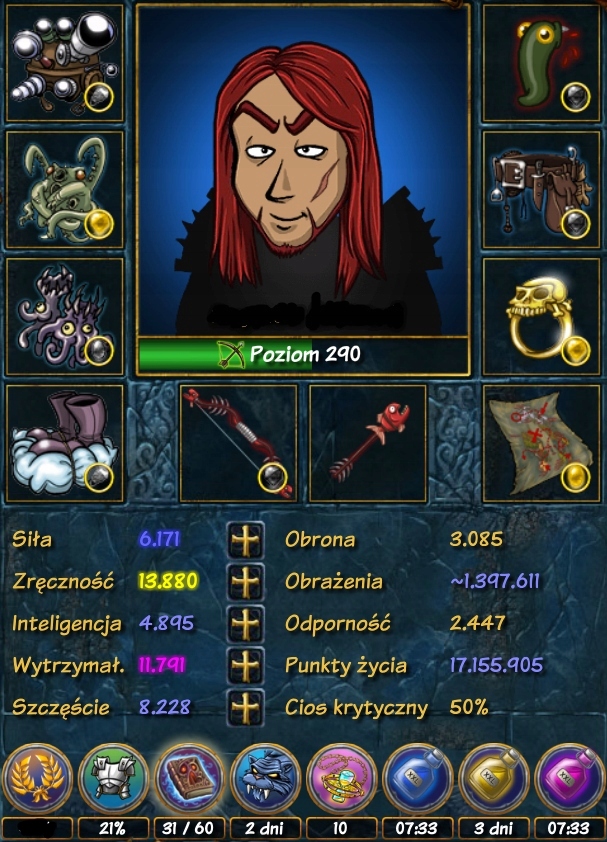Open the red book showing 31 / 60
Viewport: 607px width, 842px height.
tap(189, 779)
